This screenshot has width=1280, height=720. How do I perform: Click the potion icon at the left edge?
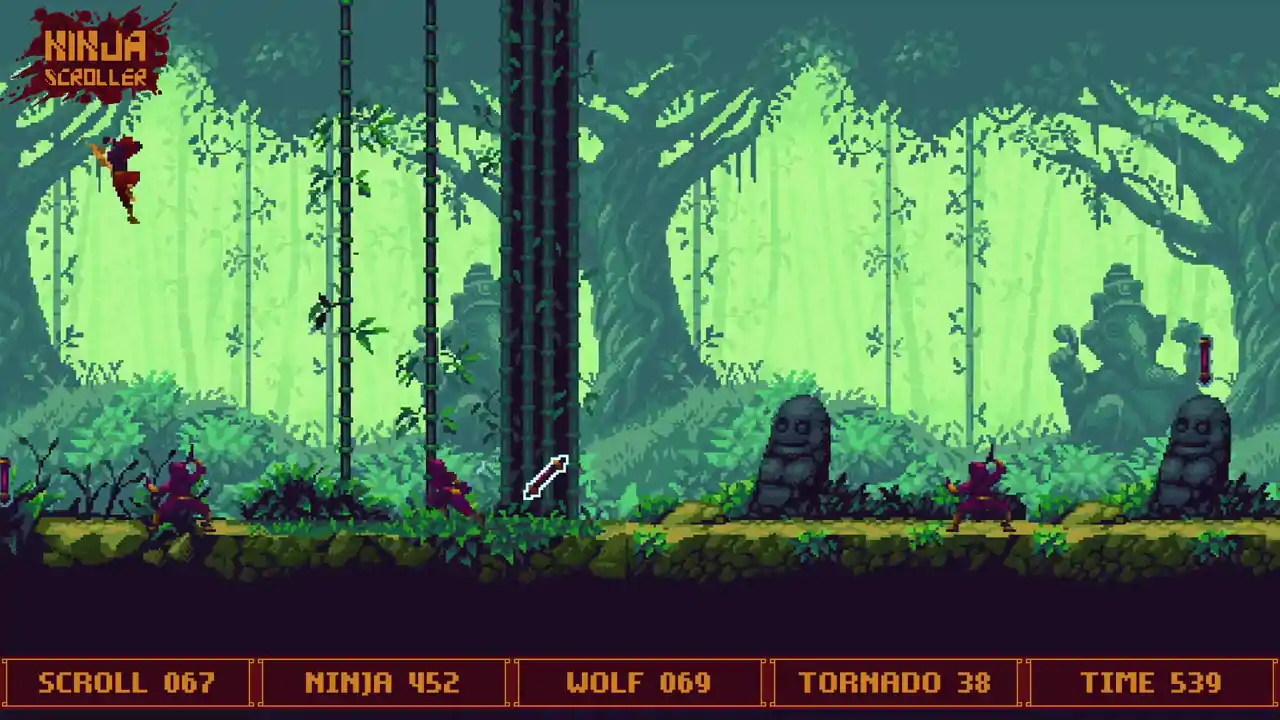pyautogui.click(x=5, y=480)
